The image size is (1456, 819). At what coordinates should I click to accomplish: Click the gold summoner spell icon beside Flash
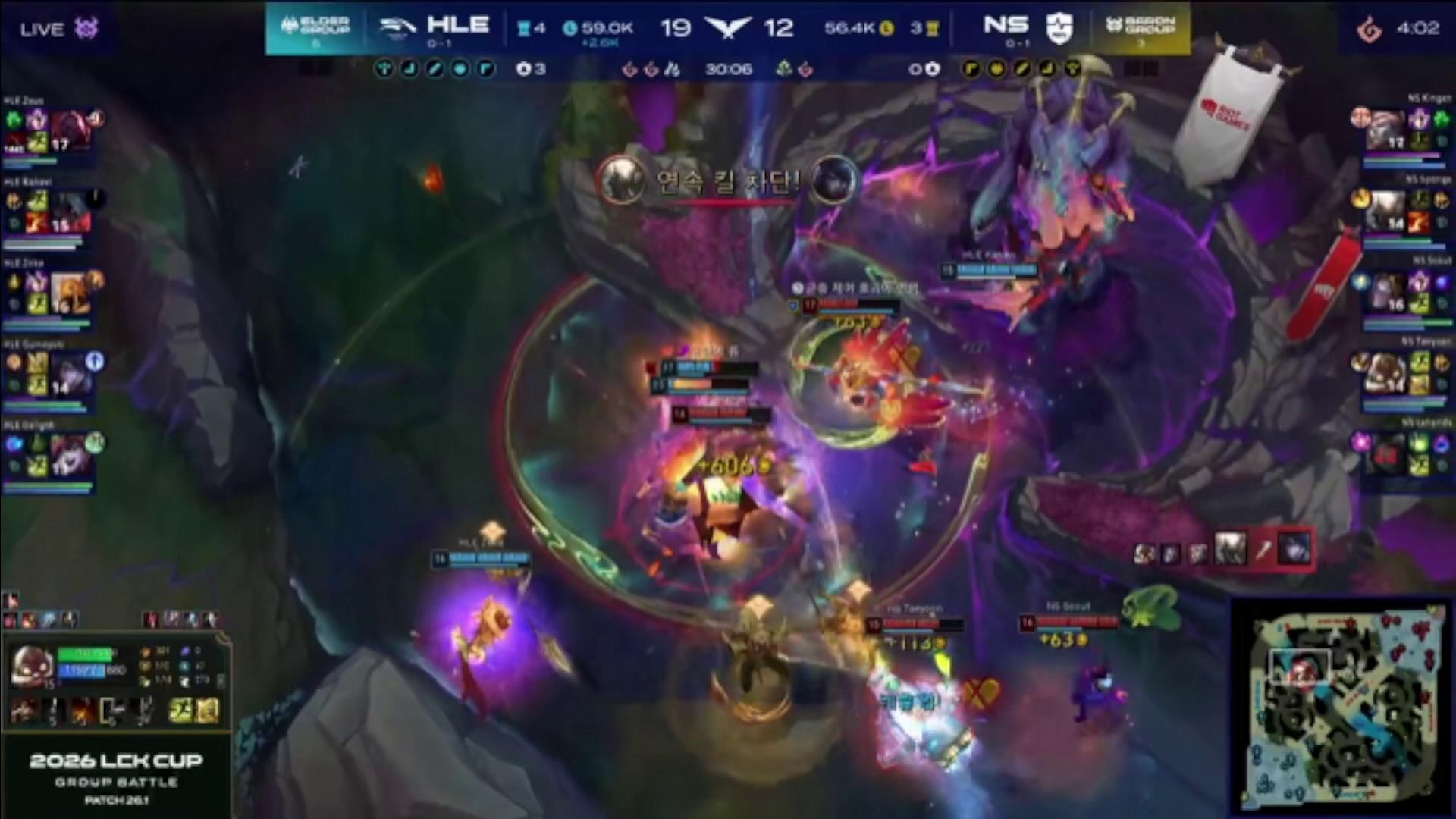208,711
